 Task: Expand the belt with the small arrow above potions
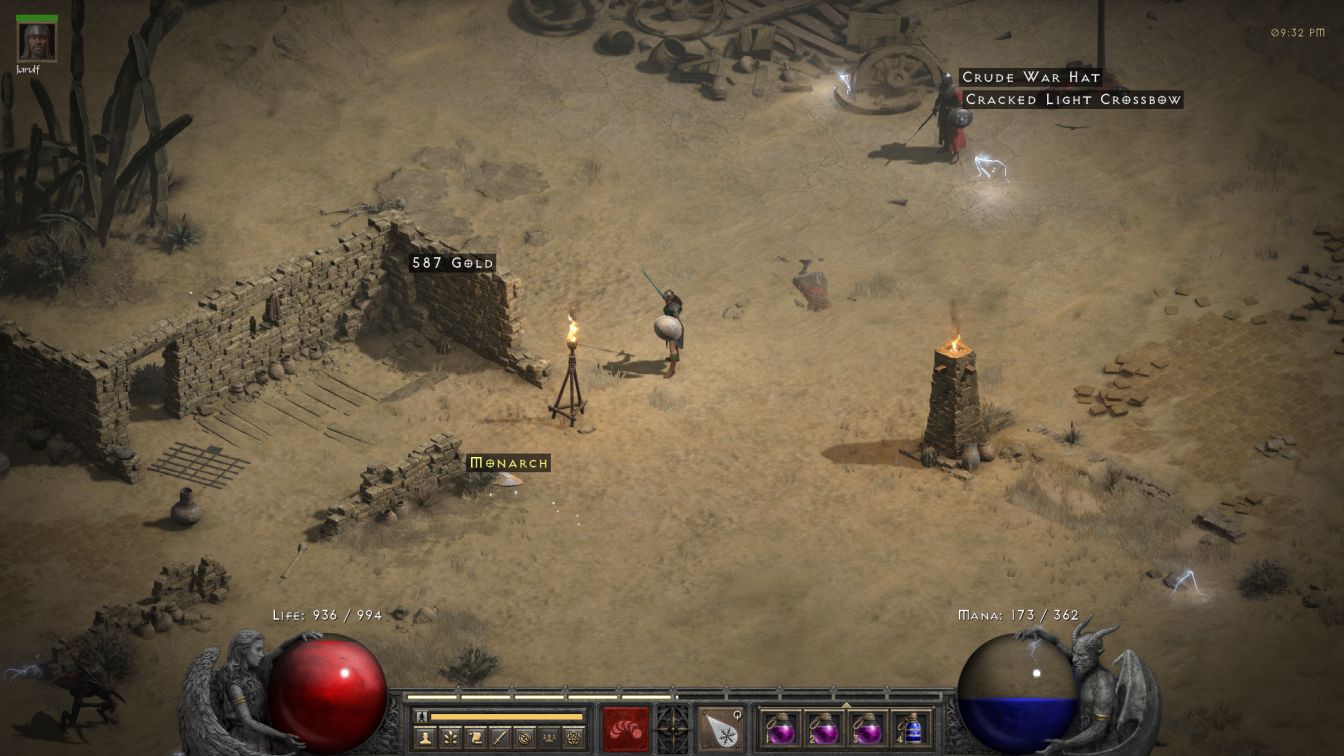[846, 703]
